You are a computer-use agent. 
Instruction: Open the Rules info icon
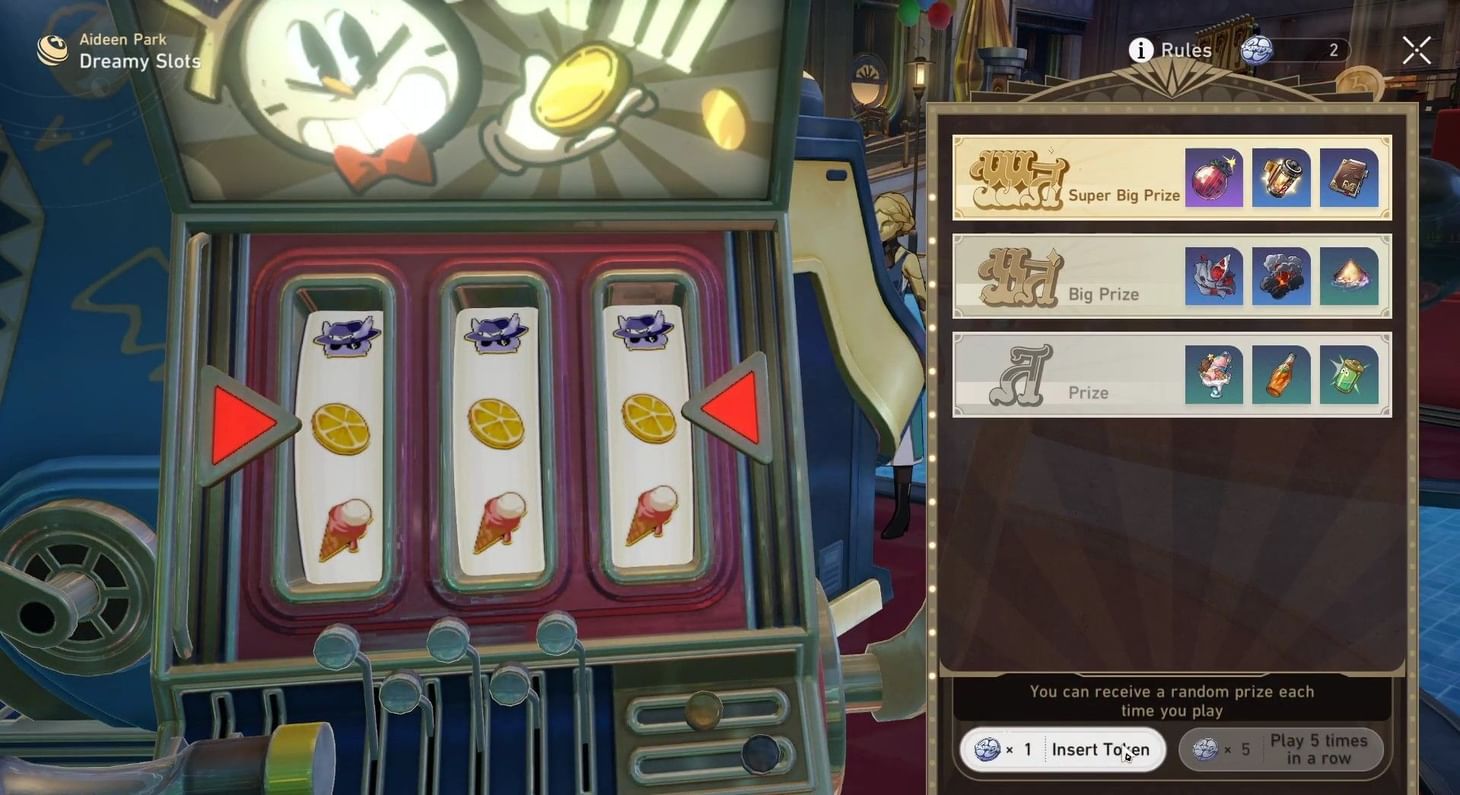(1139, 50)
